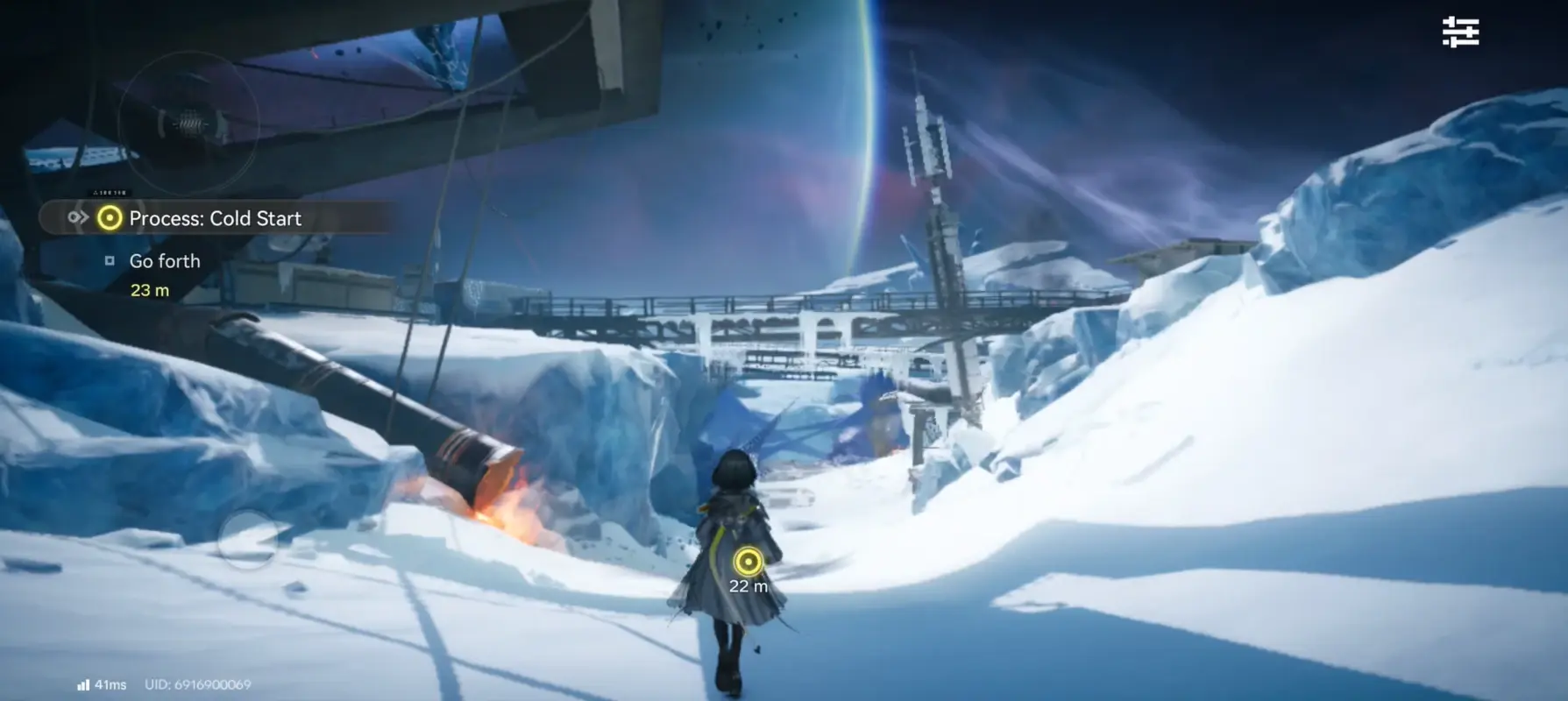
Task: Tap the small objective square icon before Go forth
Action: tap(110, 260)
